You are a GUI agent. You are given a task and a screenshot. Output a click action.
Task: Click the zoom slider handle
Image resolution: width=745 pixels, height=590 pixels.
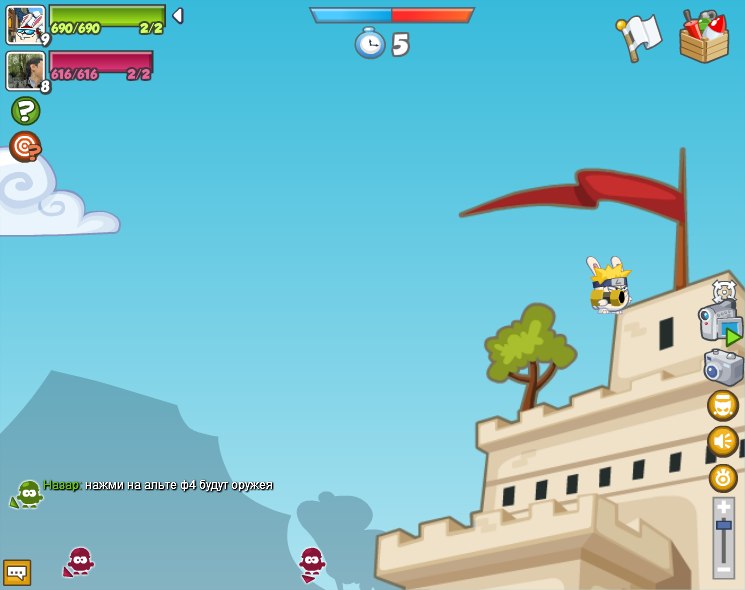click(723, 525)
